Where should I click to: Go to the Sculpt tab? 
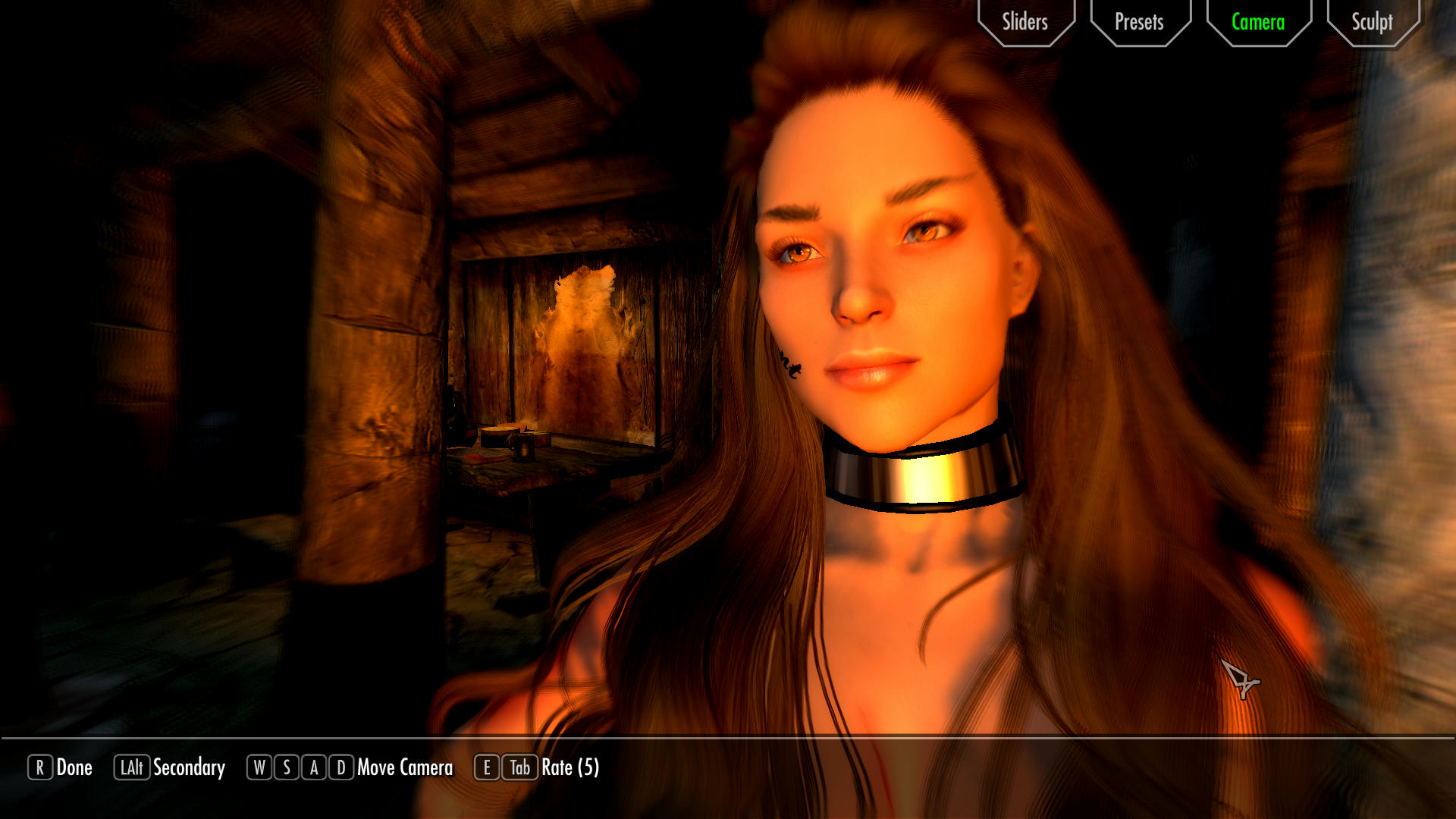1372,22
